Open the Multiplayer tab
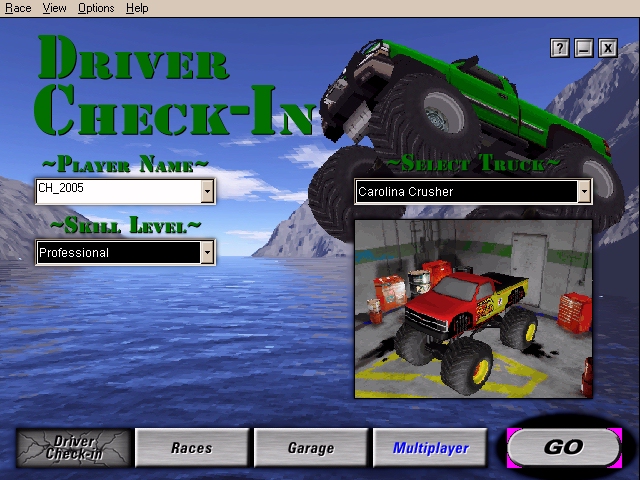The width and height of the screenshot is (640, 480). (x=430, y=448)
